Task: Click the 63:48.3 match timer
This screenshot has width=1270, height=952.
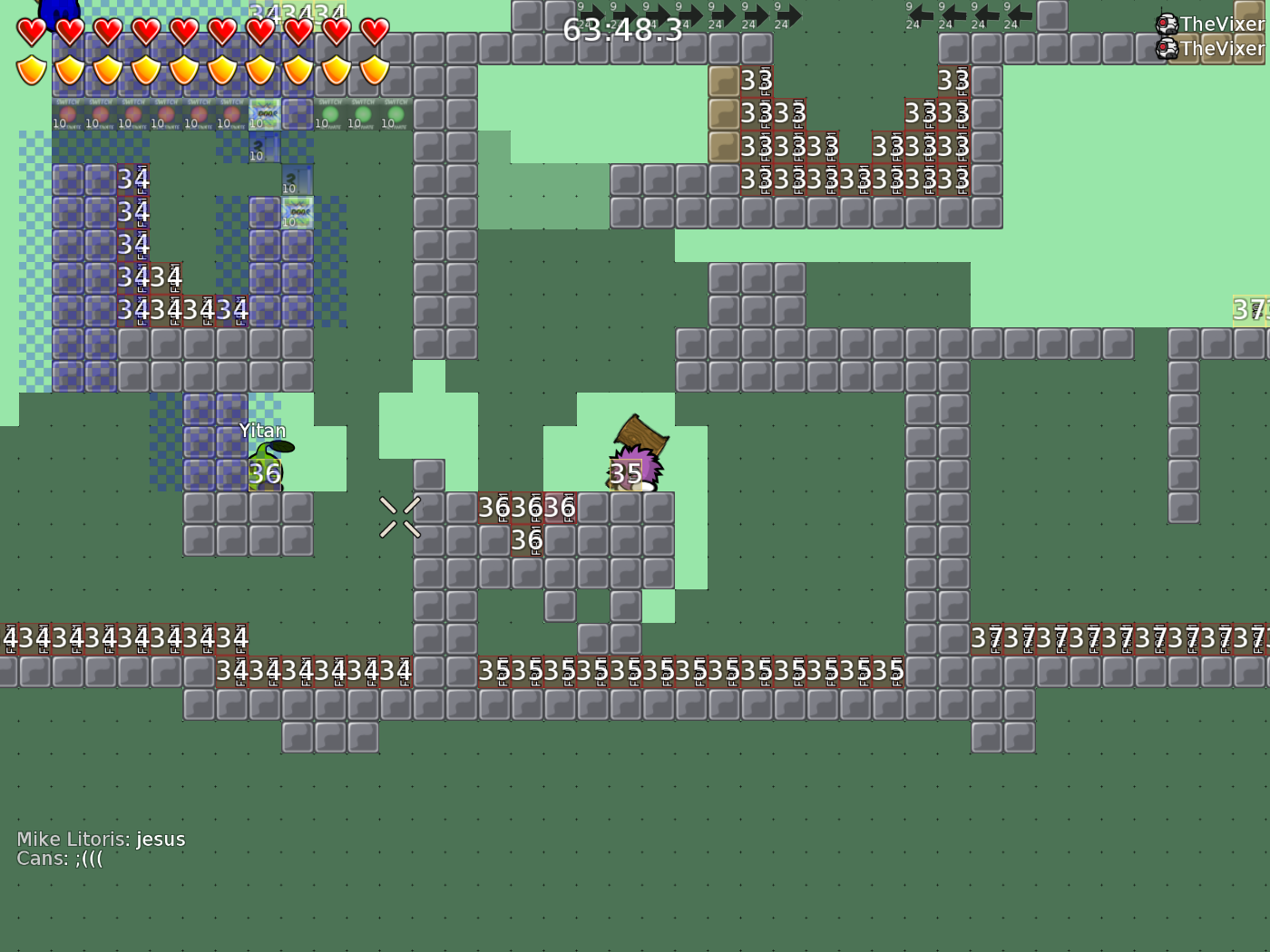Action: (x=624, y=30)
